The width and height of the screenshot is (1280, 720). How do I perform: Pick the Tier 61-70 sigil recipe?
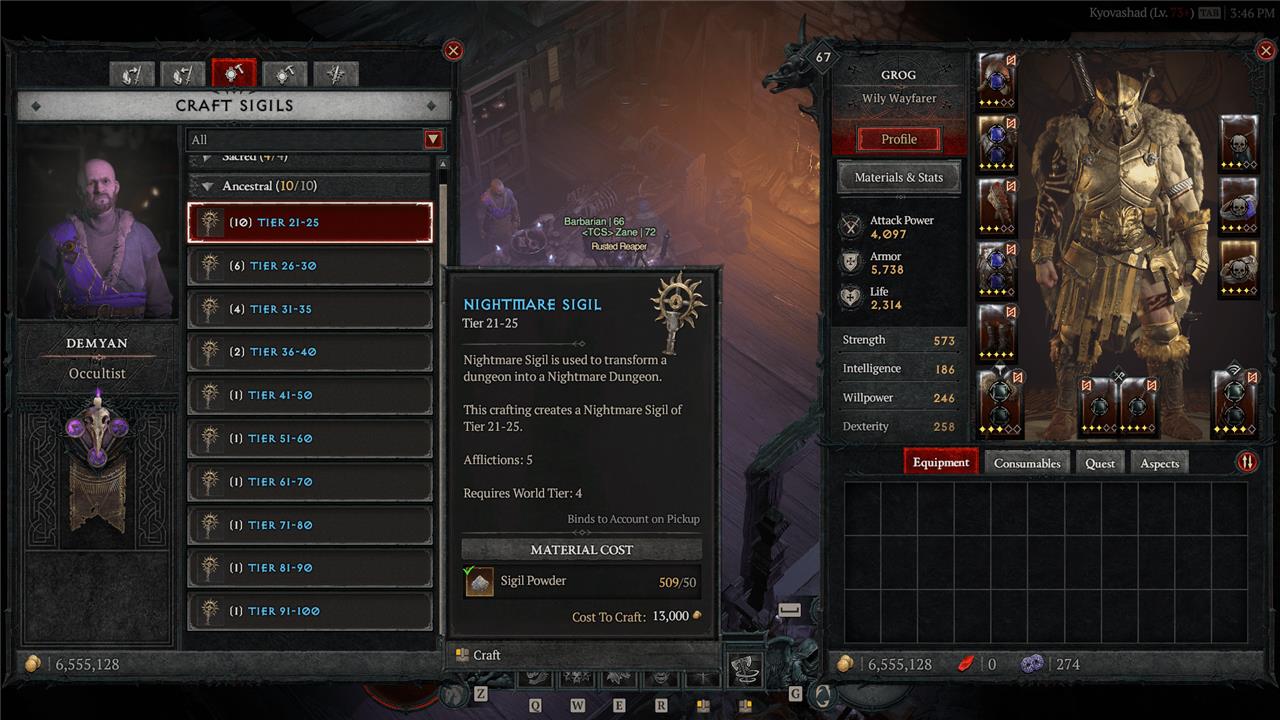pos(310,482)
